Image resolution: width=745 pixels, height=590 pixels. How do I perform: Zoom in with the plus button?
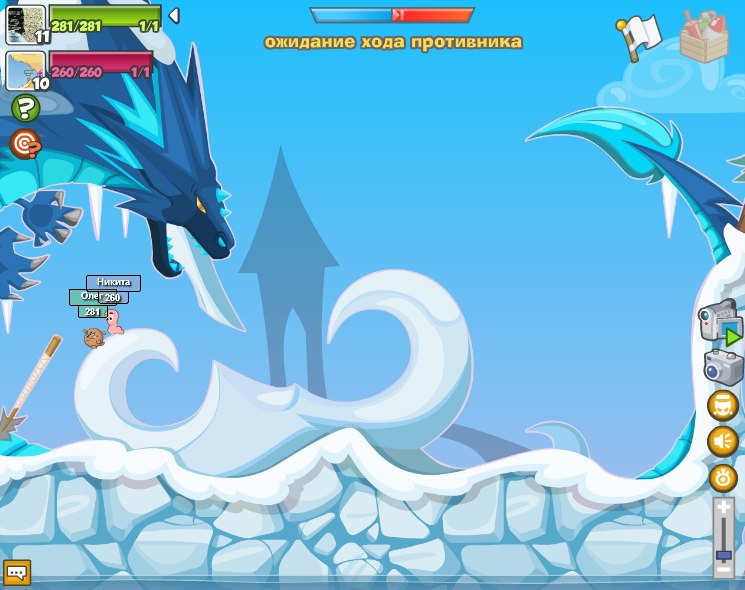[x=723, y=508]
